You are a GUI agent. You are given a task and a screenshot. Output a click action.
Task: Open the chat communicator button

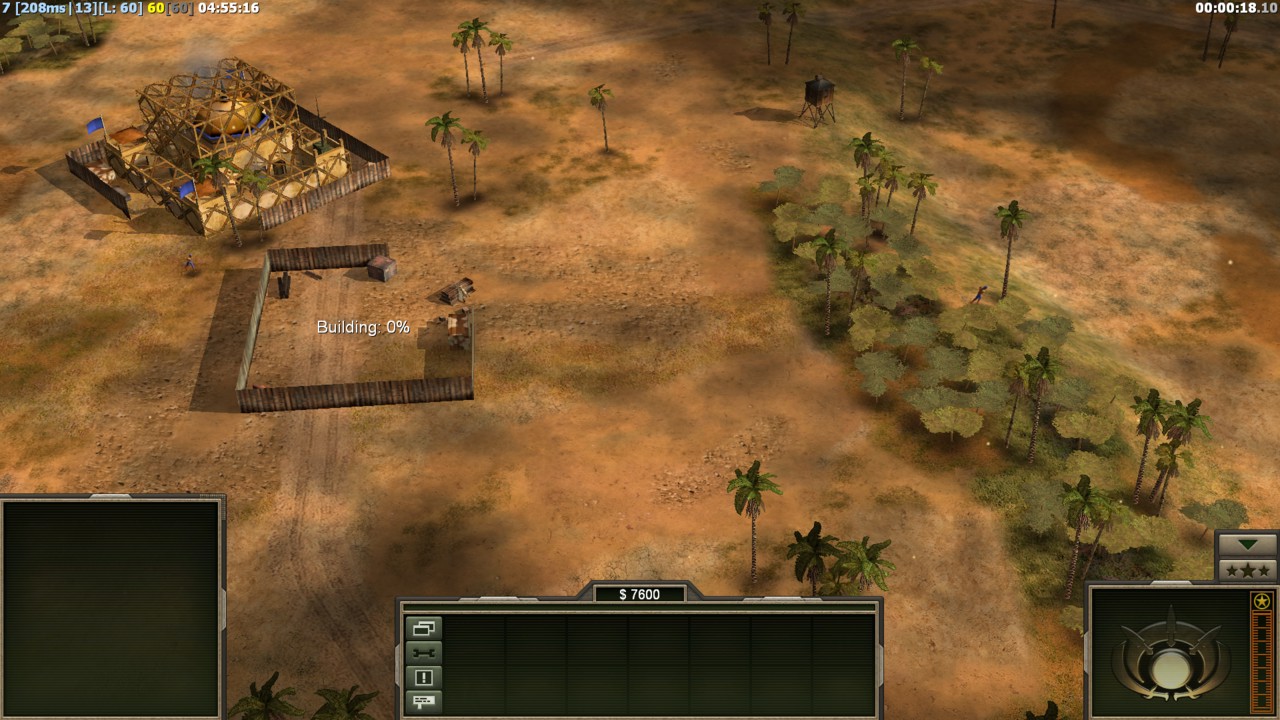pyautogui.click(x=423, y=701)
